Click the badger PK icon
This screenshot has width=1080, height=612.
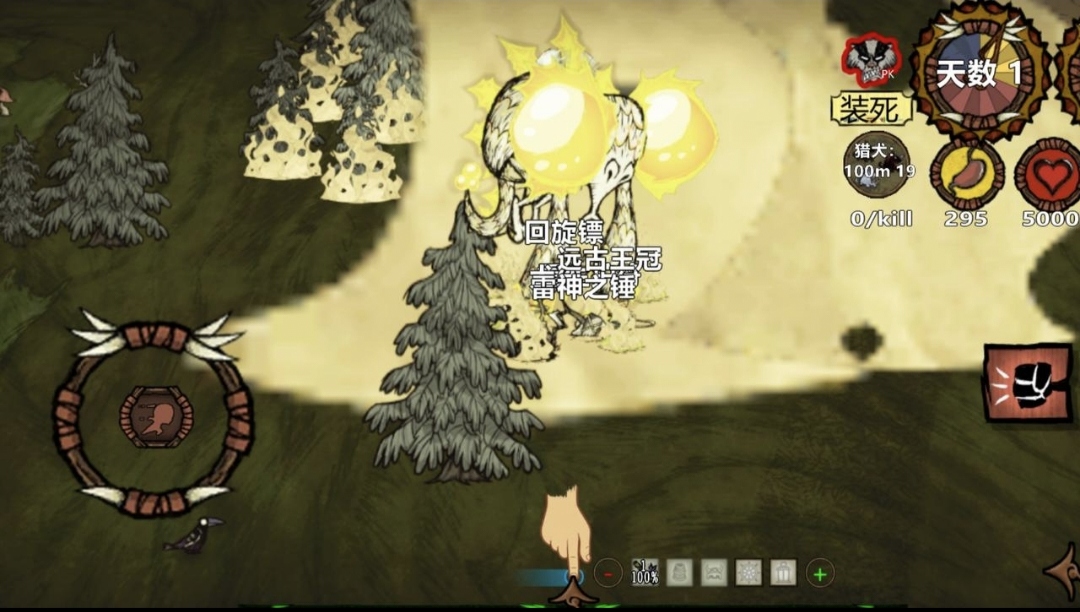click(x=871, y=60)
